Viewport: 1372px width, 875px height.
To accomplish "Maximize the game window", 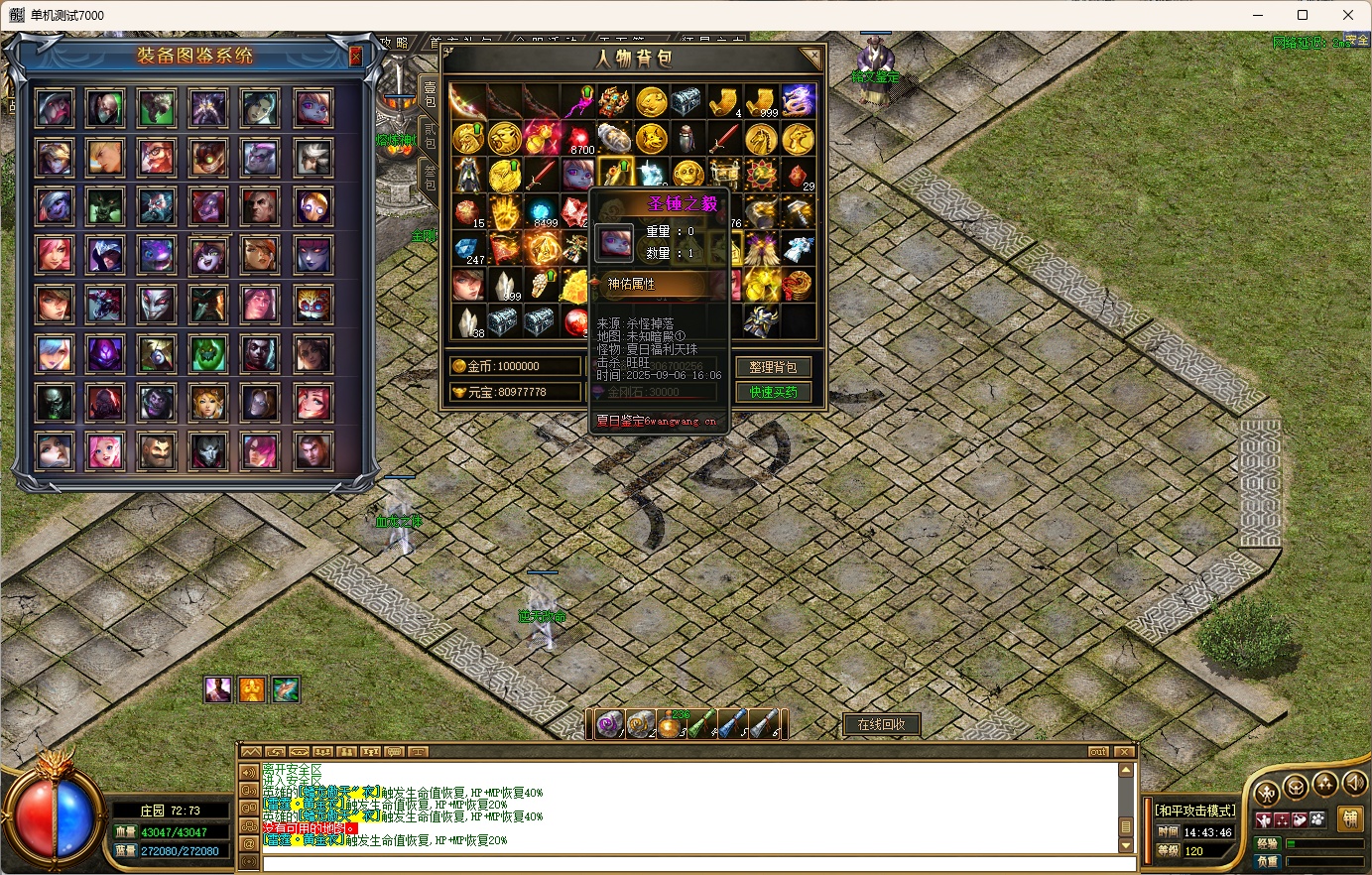I will click(x=1303, y=15).
